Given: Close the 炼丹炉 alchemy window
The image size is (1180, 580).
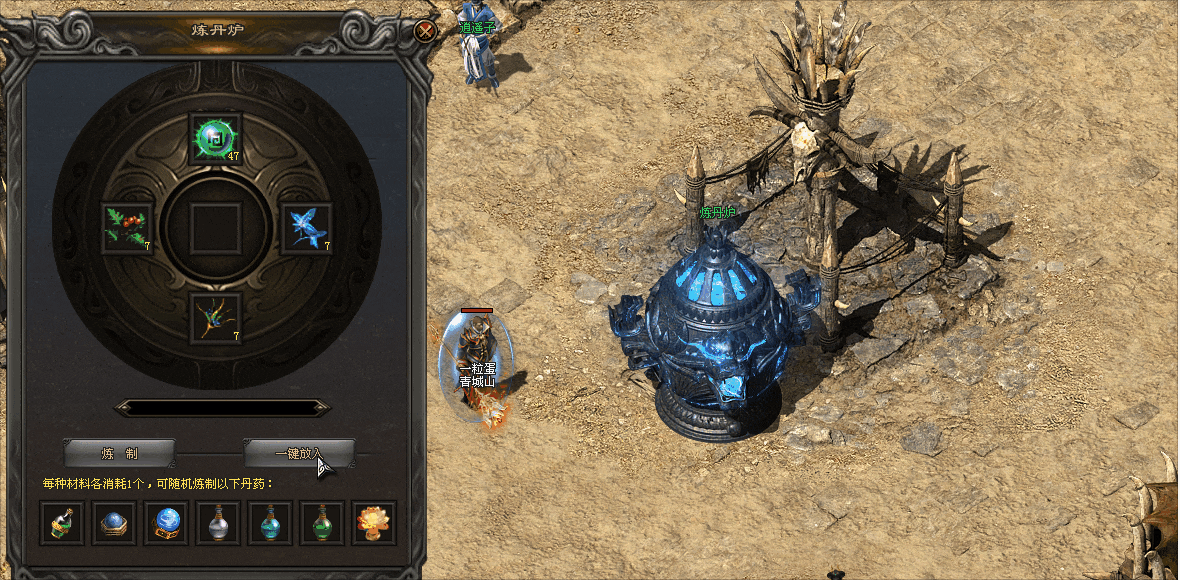Looking at the screenshot, I should click(x=425, y=31).
